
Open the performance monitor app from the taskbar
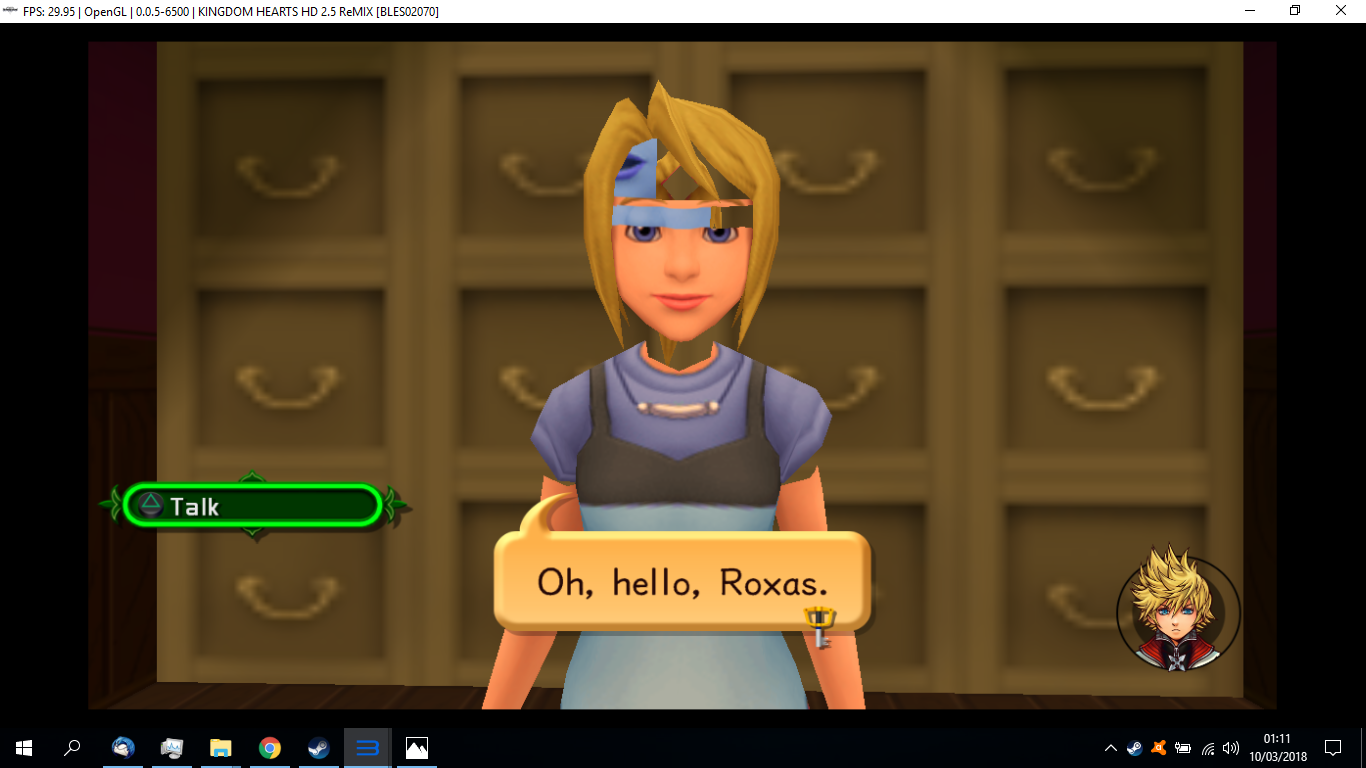(x=171, y=748)
